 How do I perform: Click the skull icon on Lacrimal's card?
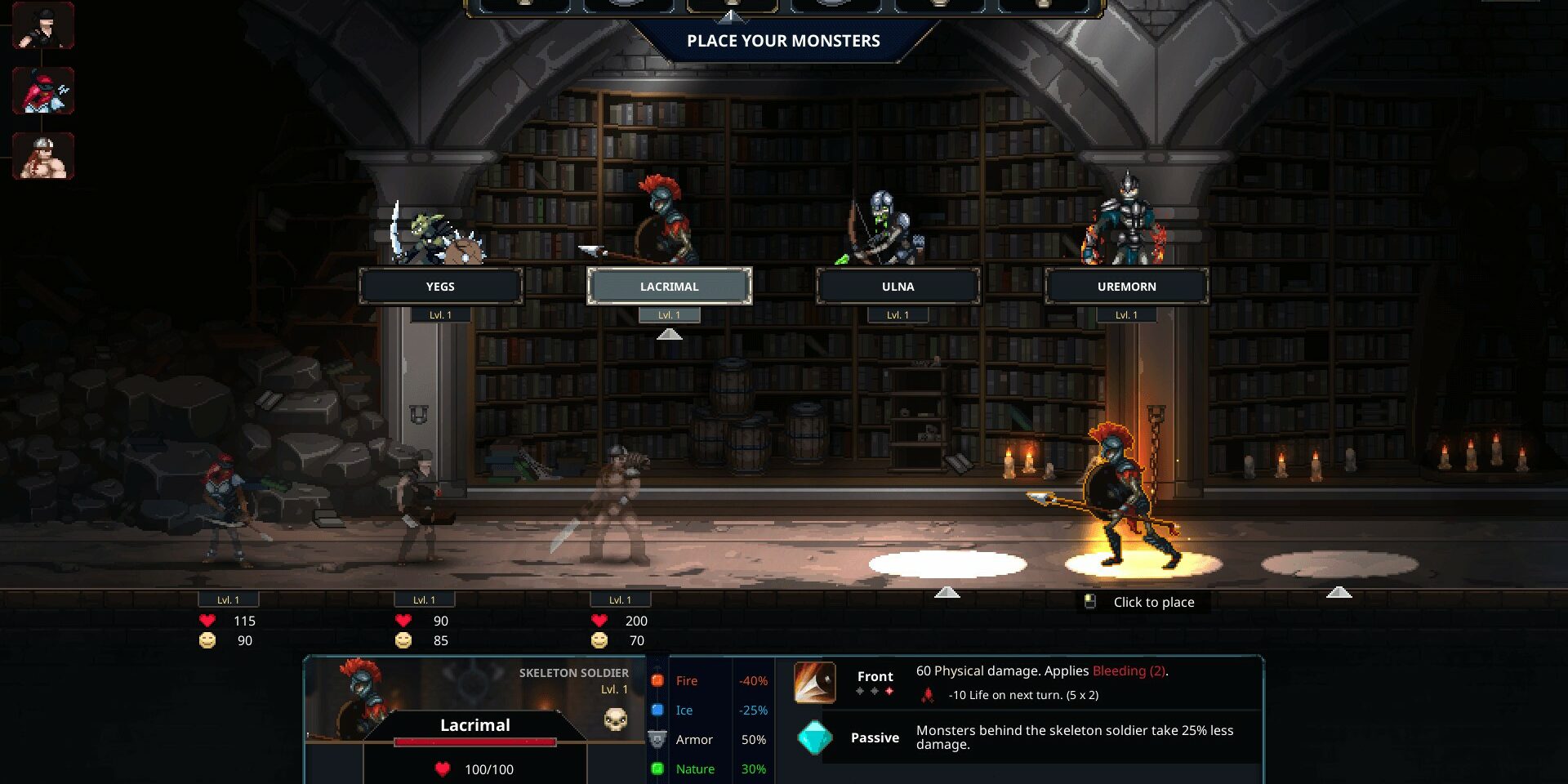coord(615,719)
